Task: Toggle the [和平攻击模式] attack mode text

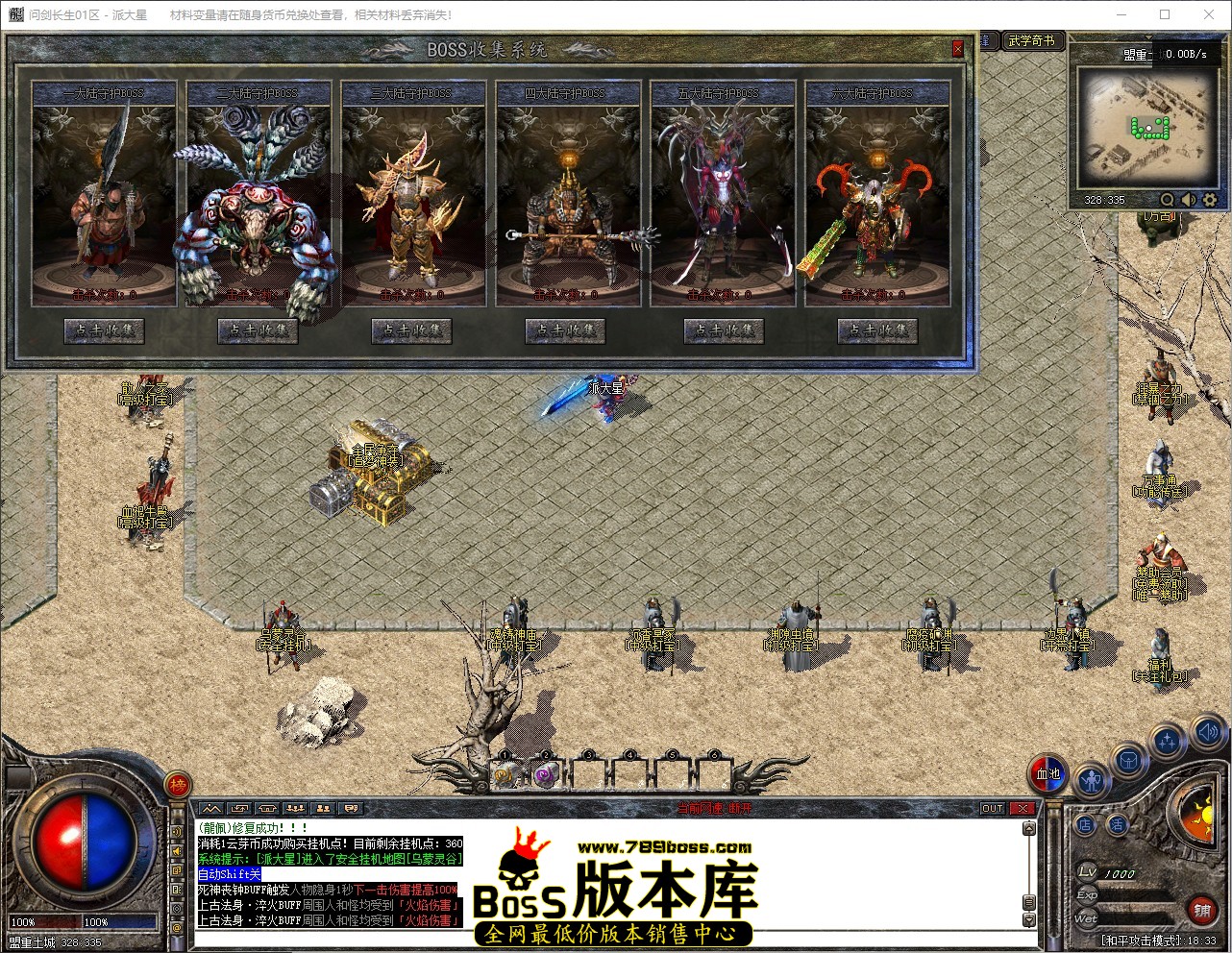Action: pos(1139,939)
